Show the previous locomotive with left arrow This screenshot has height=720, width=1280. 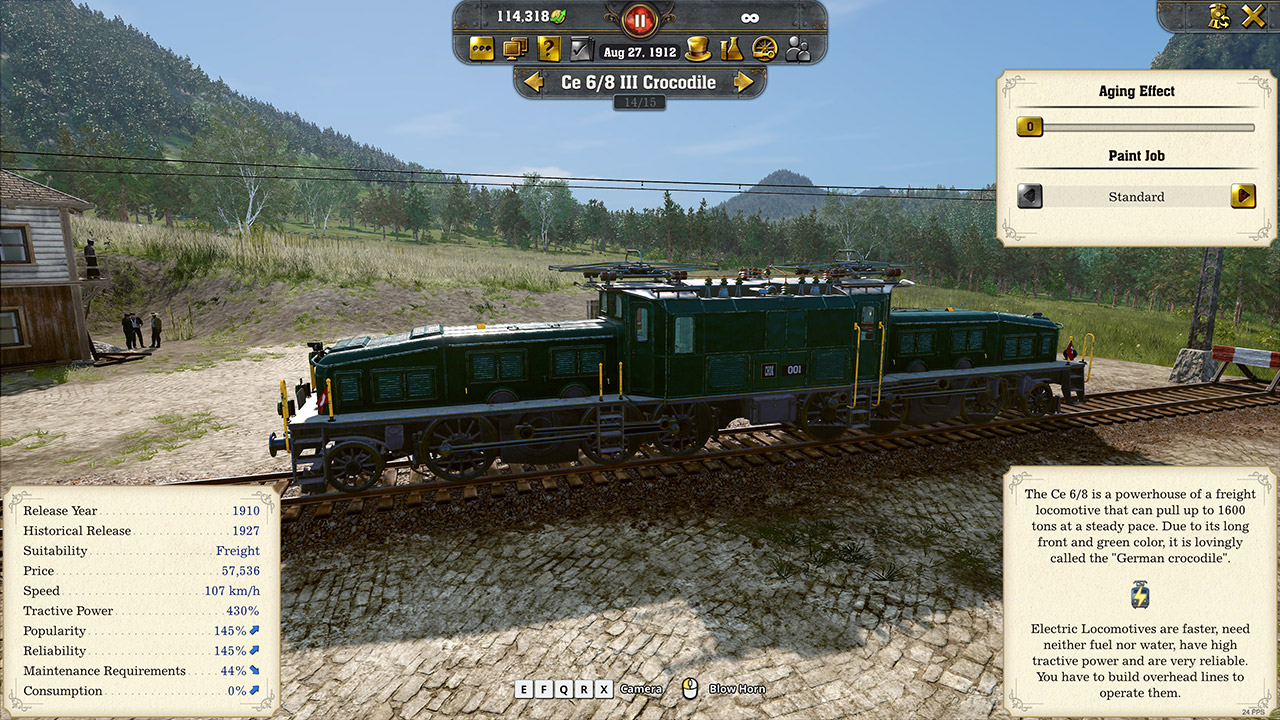pyautogui.click(x=534, y=82)
